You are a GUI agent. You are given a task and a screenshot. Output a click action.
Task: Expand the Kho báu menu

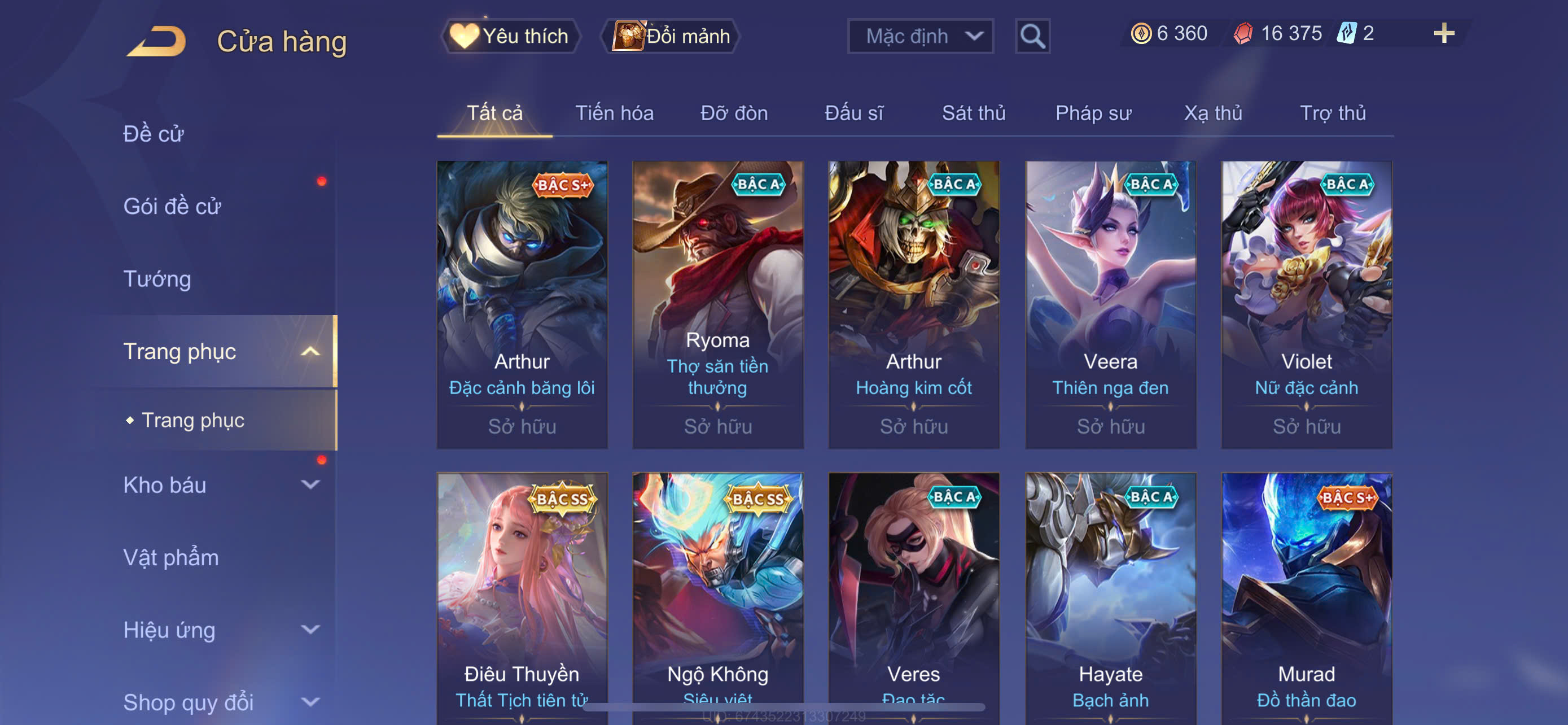coord(219,484)
